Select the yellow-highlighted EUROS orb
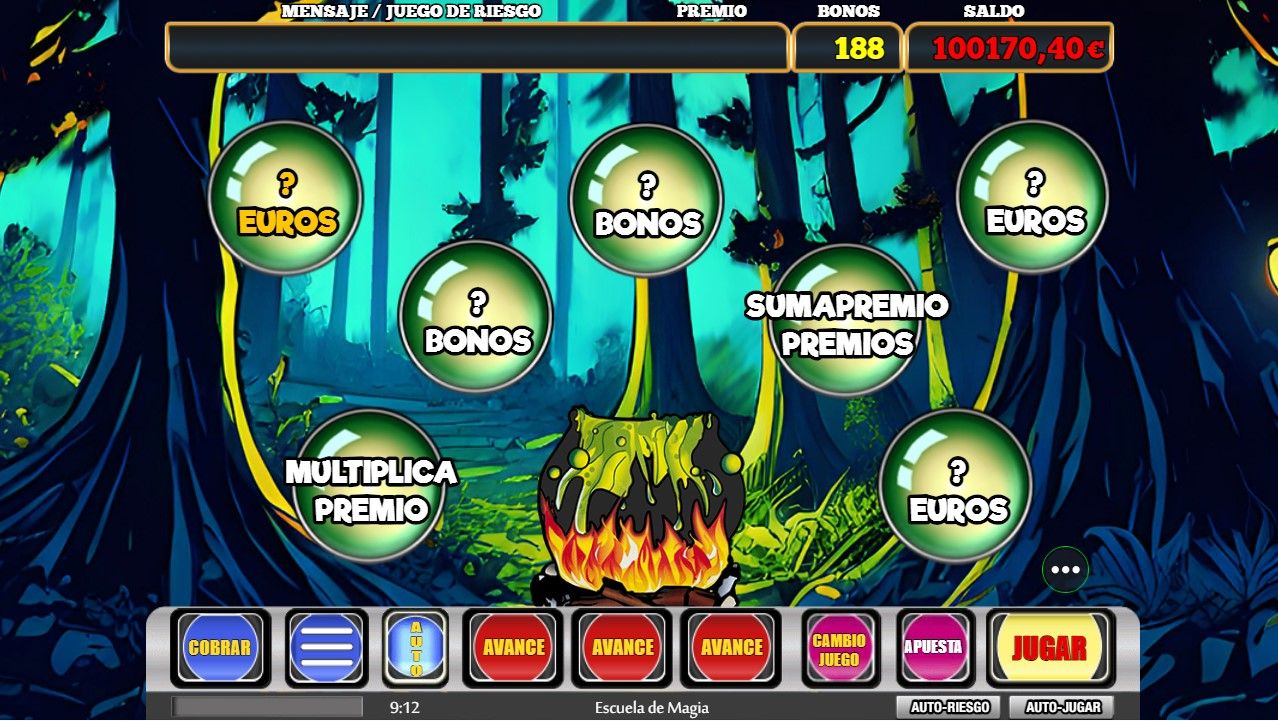 (x=285, y=198)
